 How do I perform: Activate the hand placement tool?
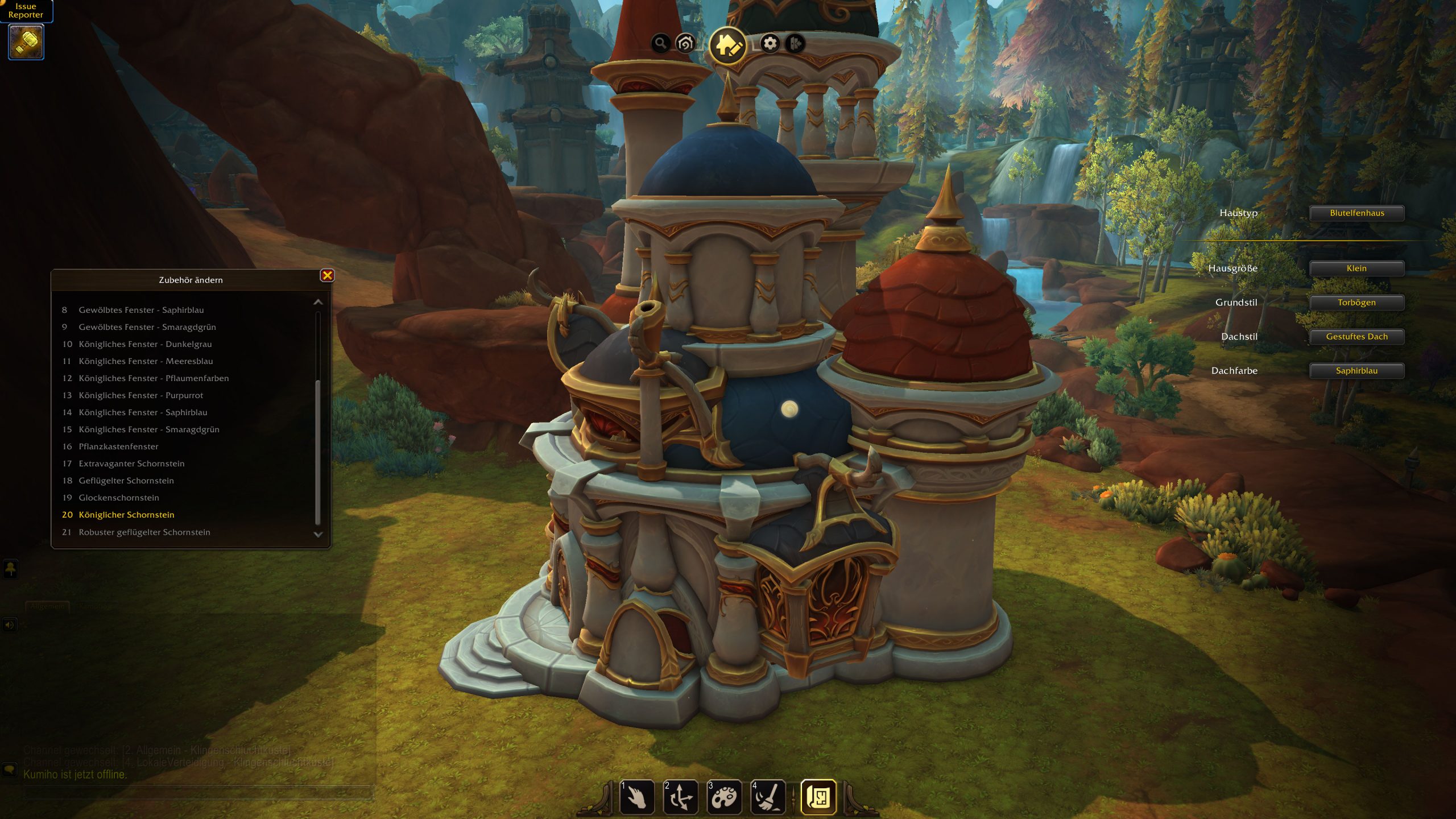tap(637, 797)
